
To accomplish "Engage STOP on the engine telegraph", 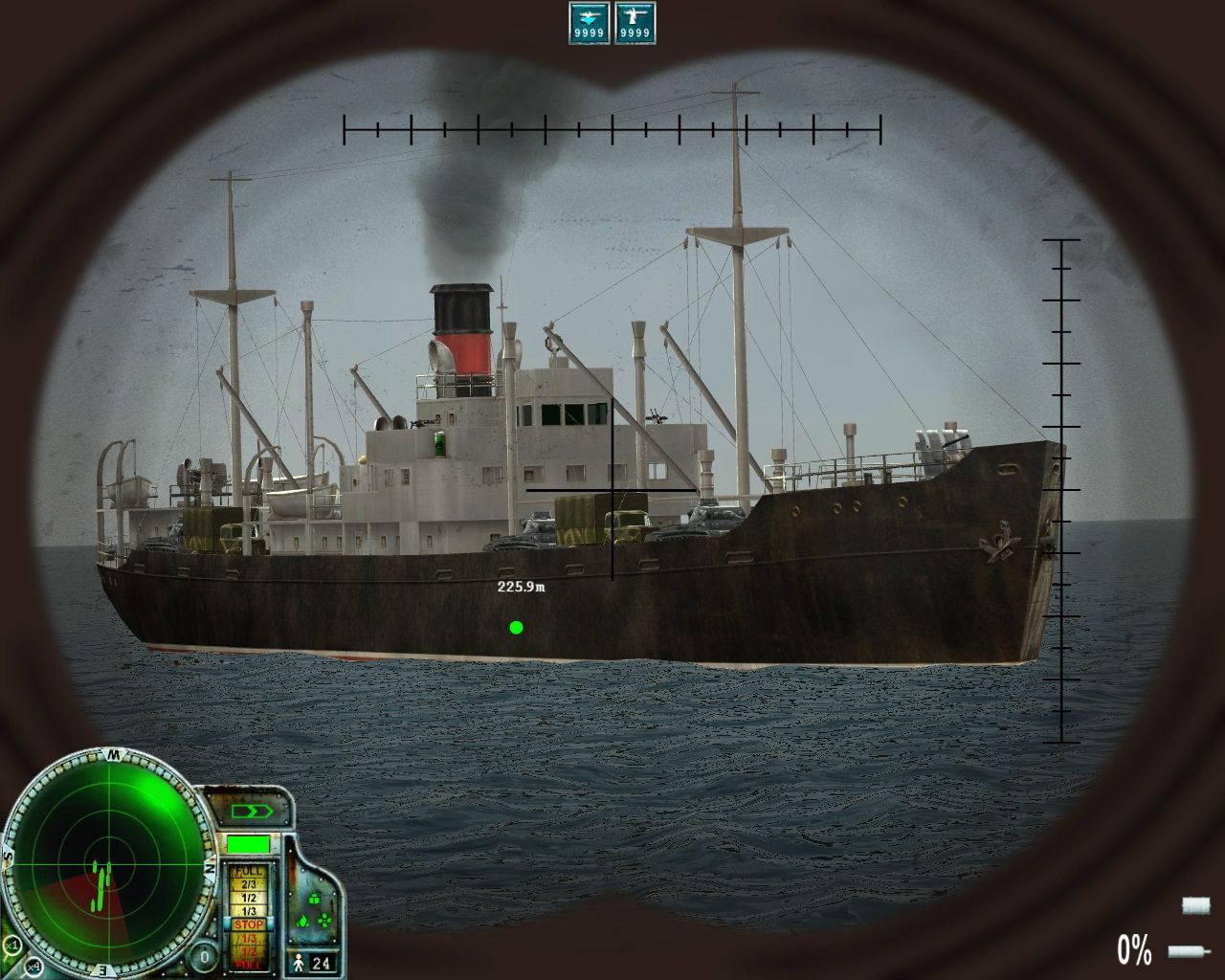I will coord(249,924).
